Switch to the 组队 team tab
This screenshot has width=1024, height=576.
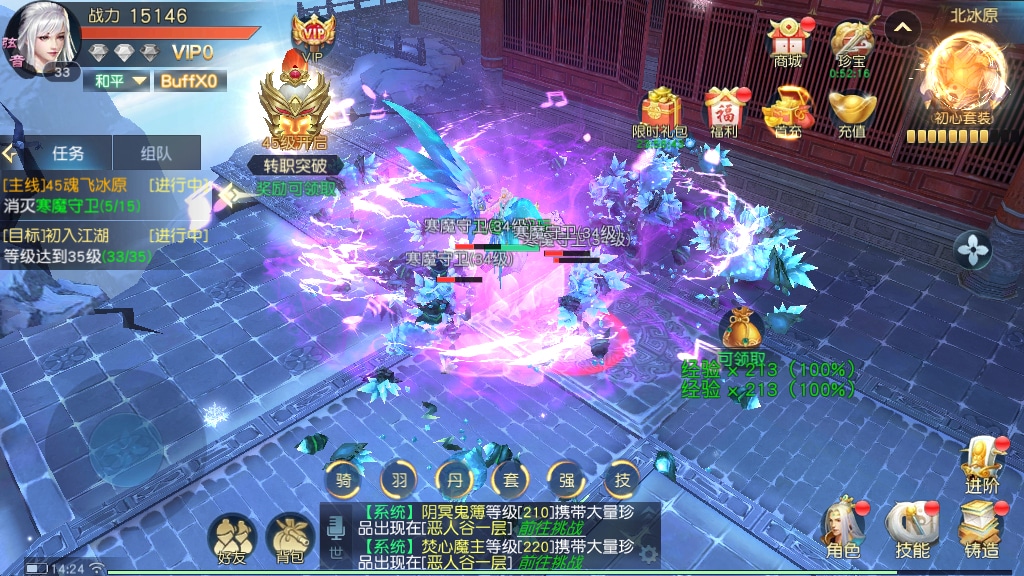[x=156, y=153]
